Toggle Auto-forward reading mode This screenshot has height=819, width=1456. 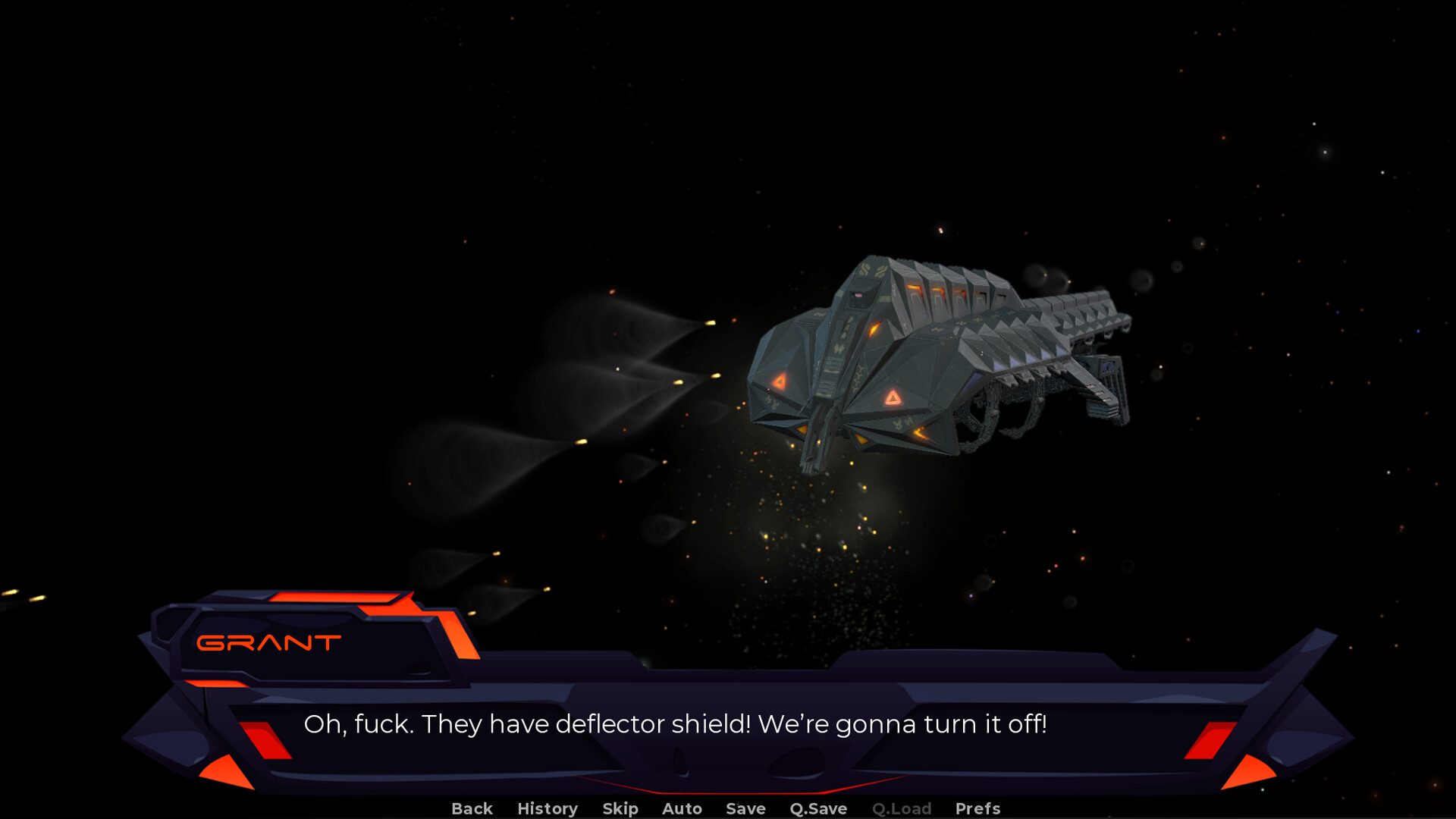tap(681, 808)
